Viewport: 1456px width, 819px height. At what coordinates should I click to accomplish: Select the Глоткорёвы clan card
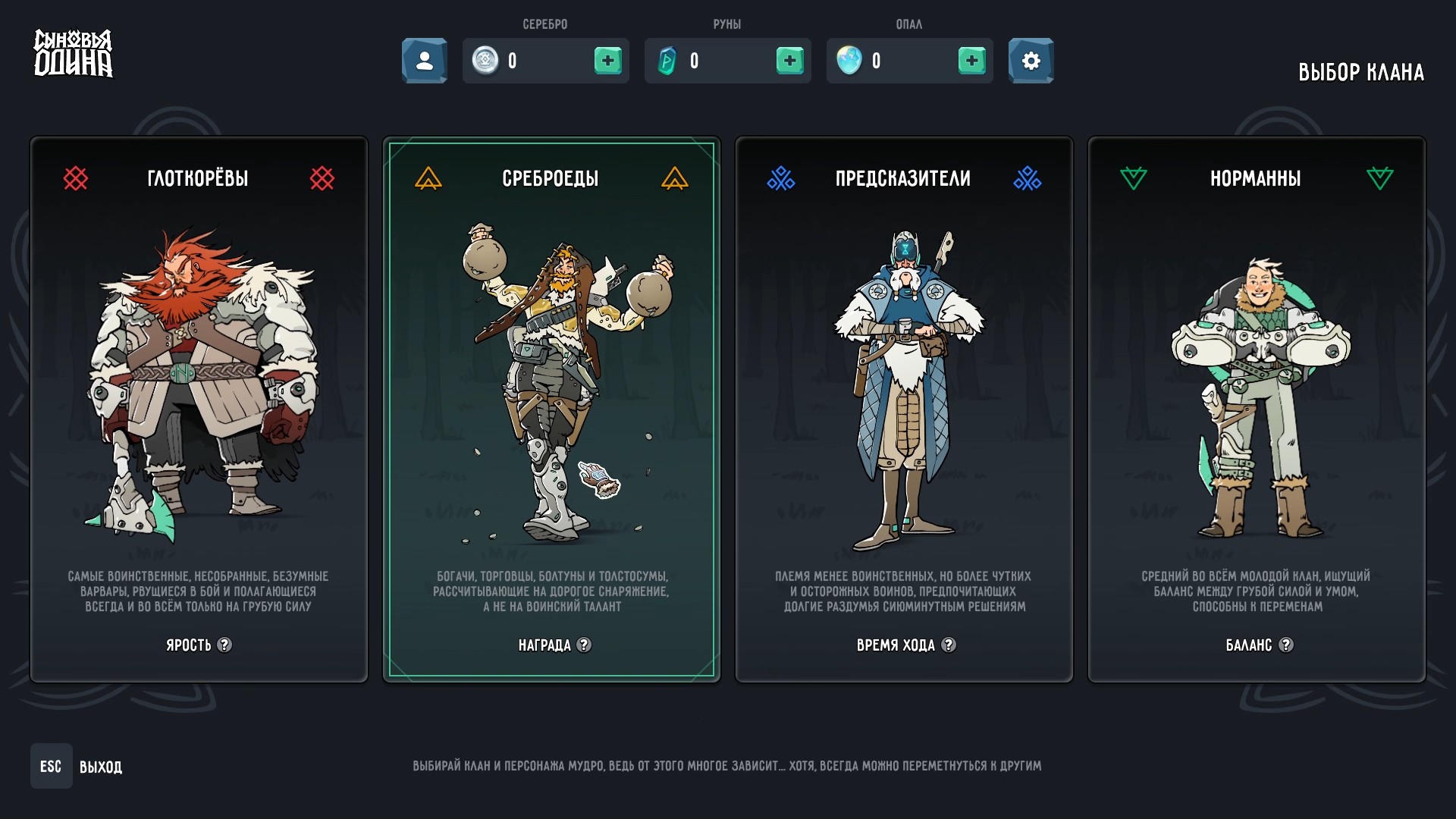(x=199, y=409)
